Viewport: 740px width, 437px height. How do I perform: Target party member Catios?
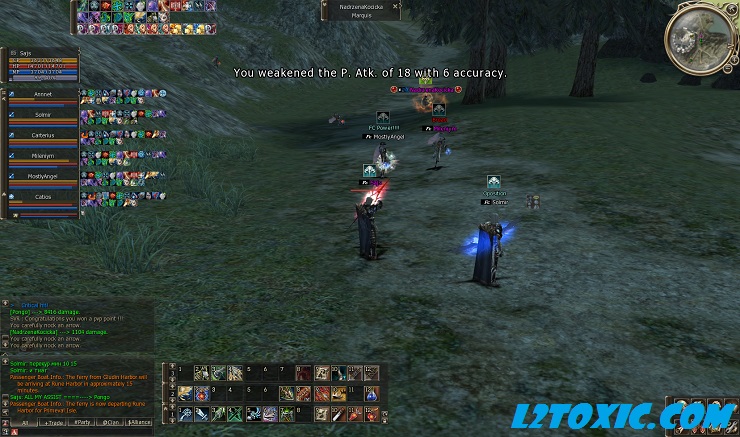(x=42, y=197)
